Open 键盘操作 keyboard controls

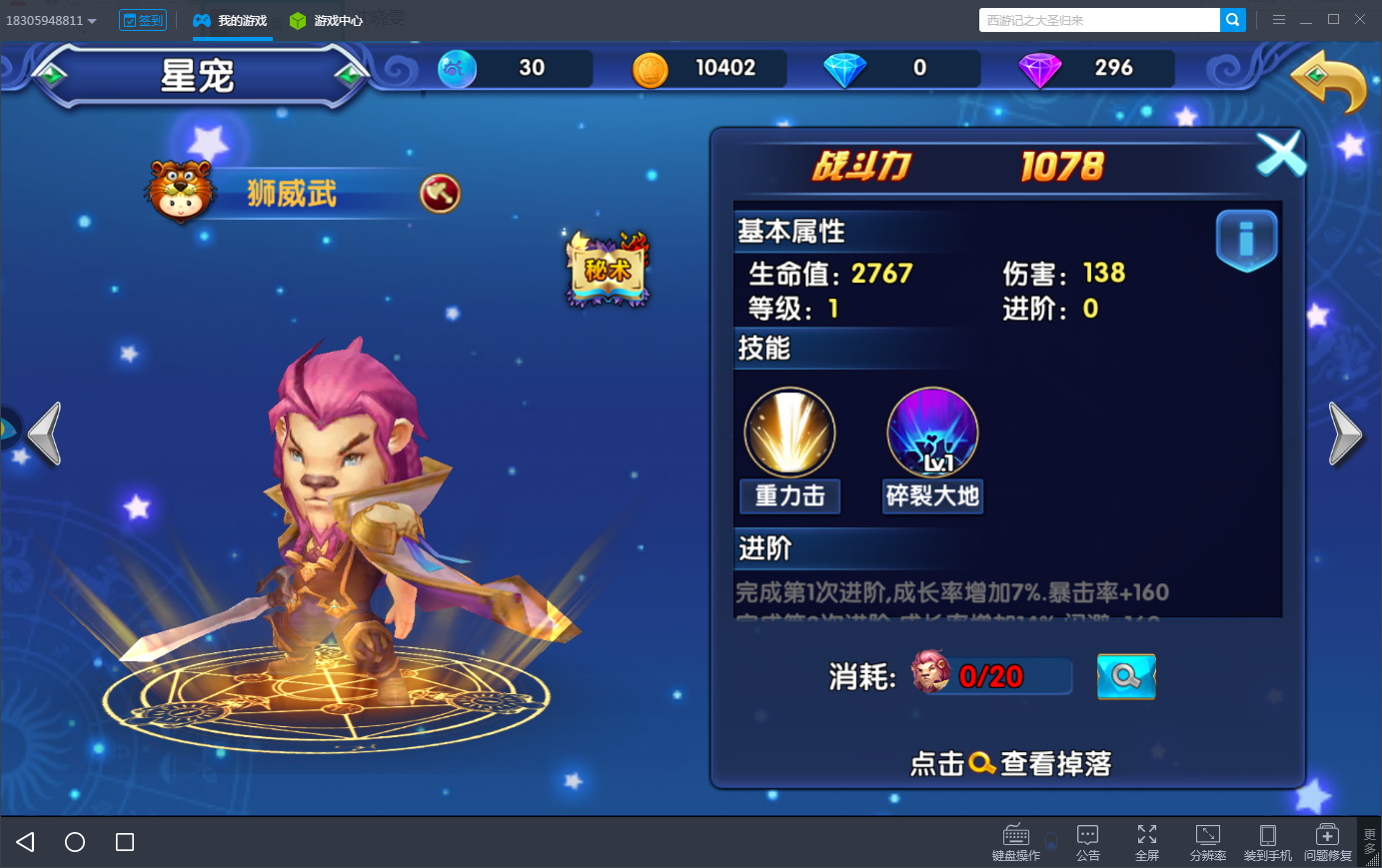tap(1015, 840)
